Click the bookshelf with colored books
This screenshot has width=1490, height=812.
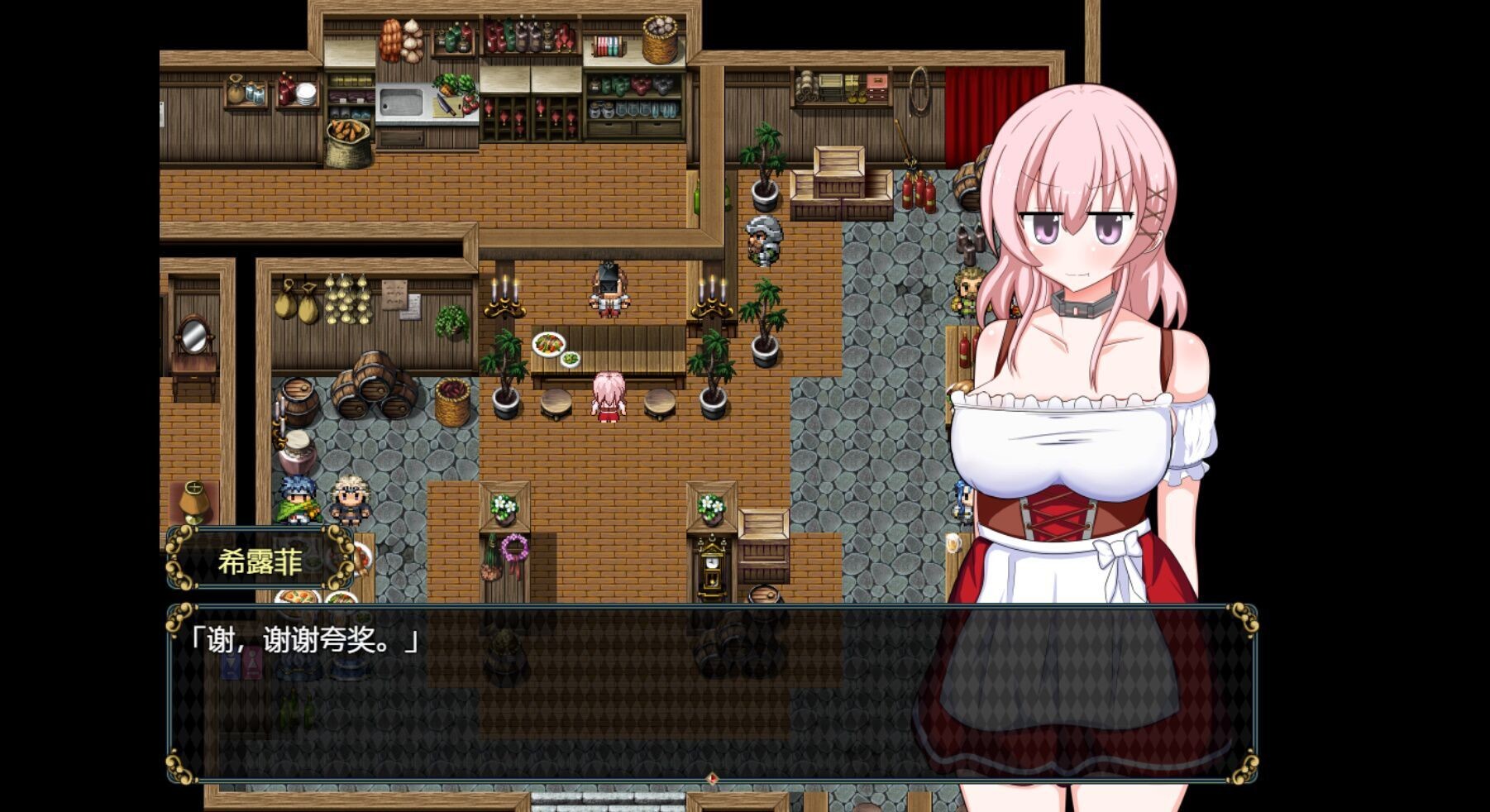click(609, 45)
